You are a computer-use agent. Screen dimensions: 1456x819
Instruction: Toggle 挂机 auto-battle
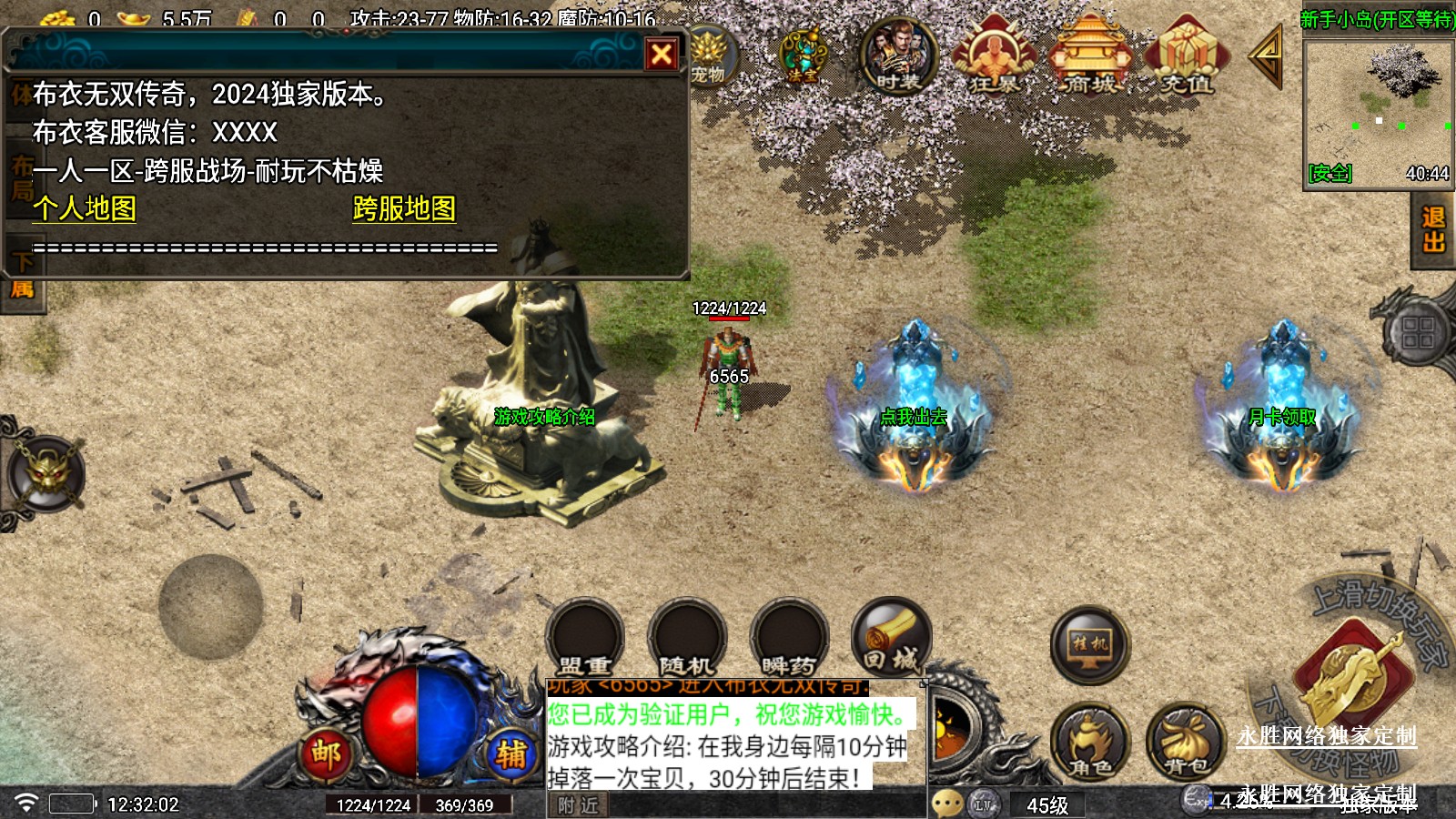1089,644
